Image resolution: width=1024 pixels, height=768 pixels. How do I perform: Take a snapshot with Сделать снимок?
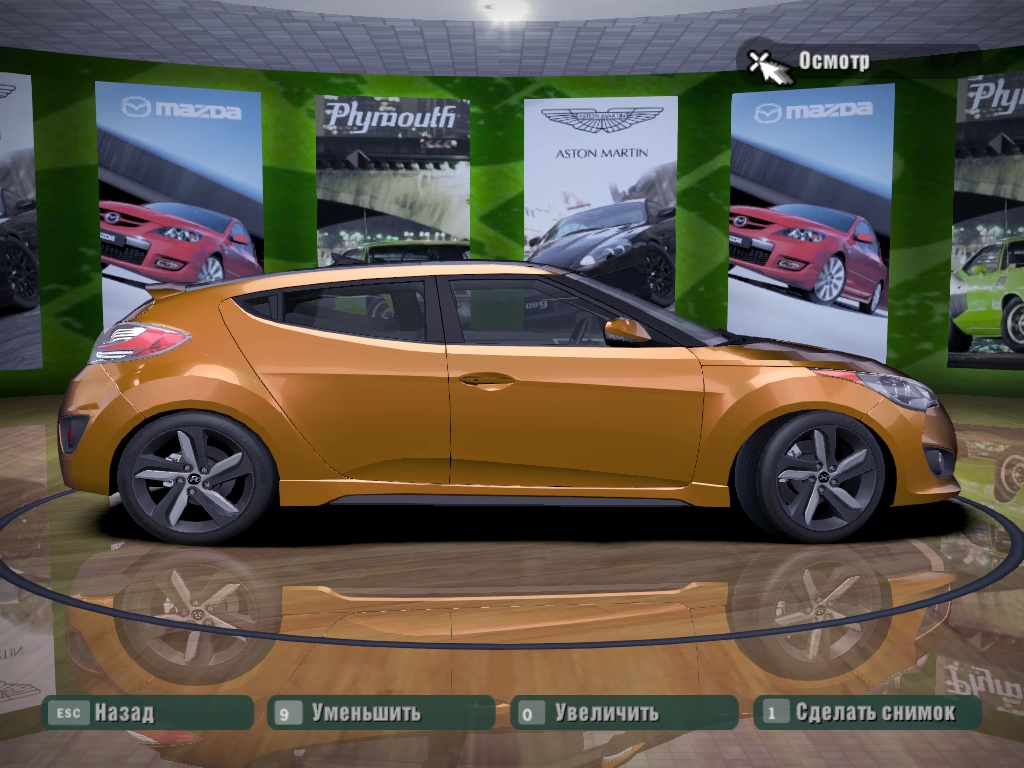(867, 713)
